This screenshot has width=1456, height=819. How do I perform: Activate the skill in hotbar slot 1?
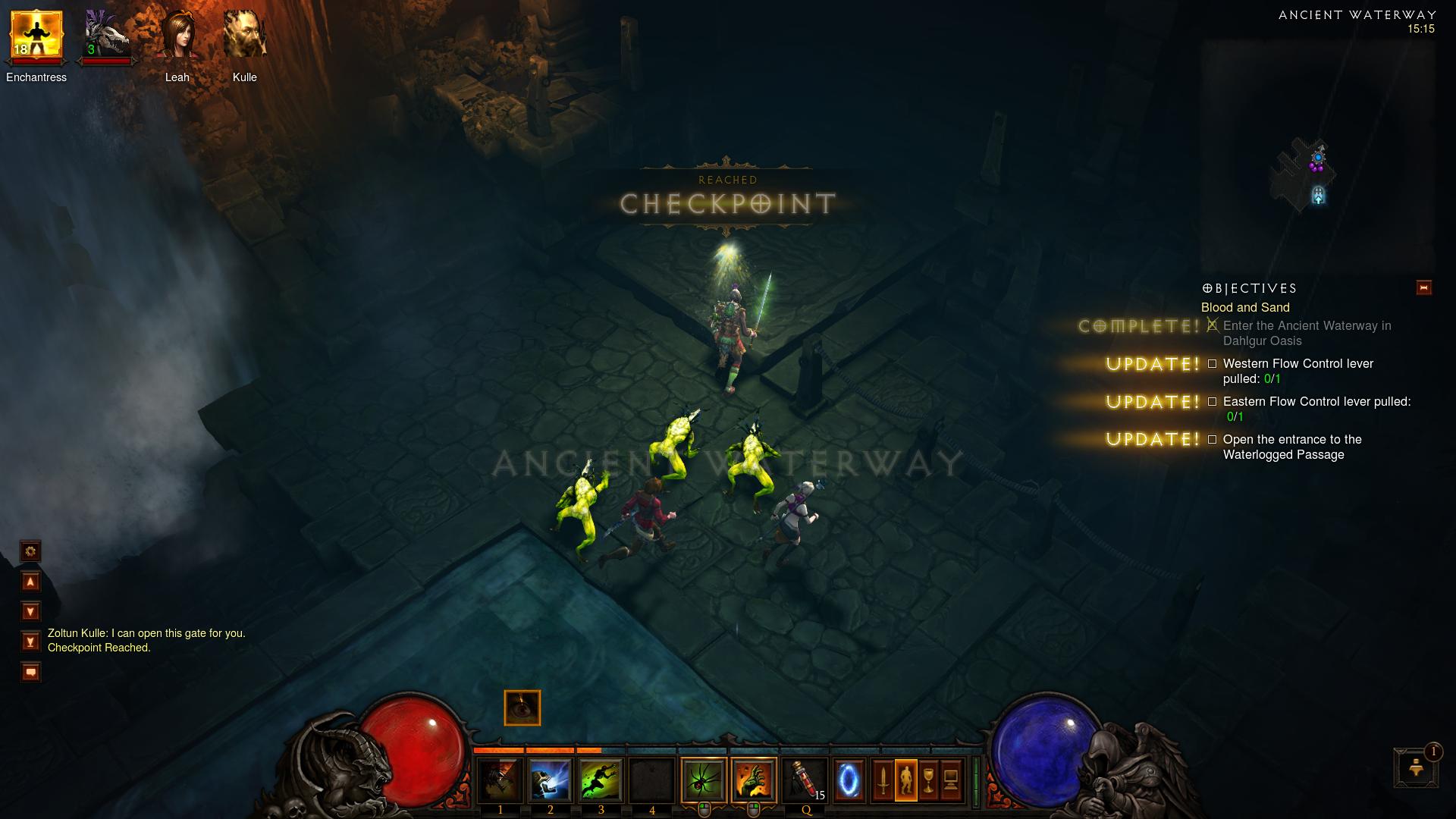(500, 780)
